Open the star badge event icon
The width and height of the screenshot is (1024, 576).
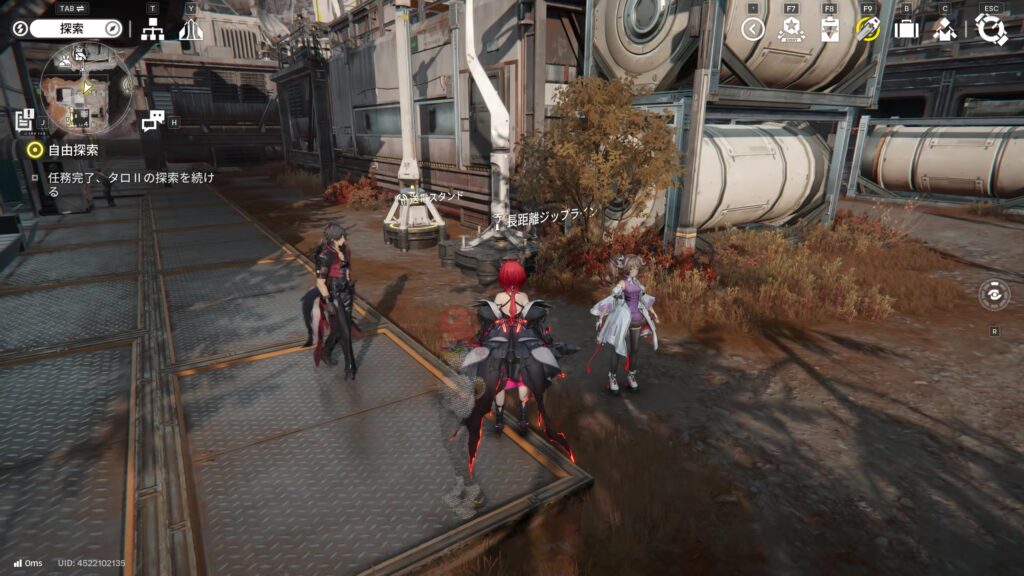coord(791,30)
